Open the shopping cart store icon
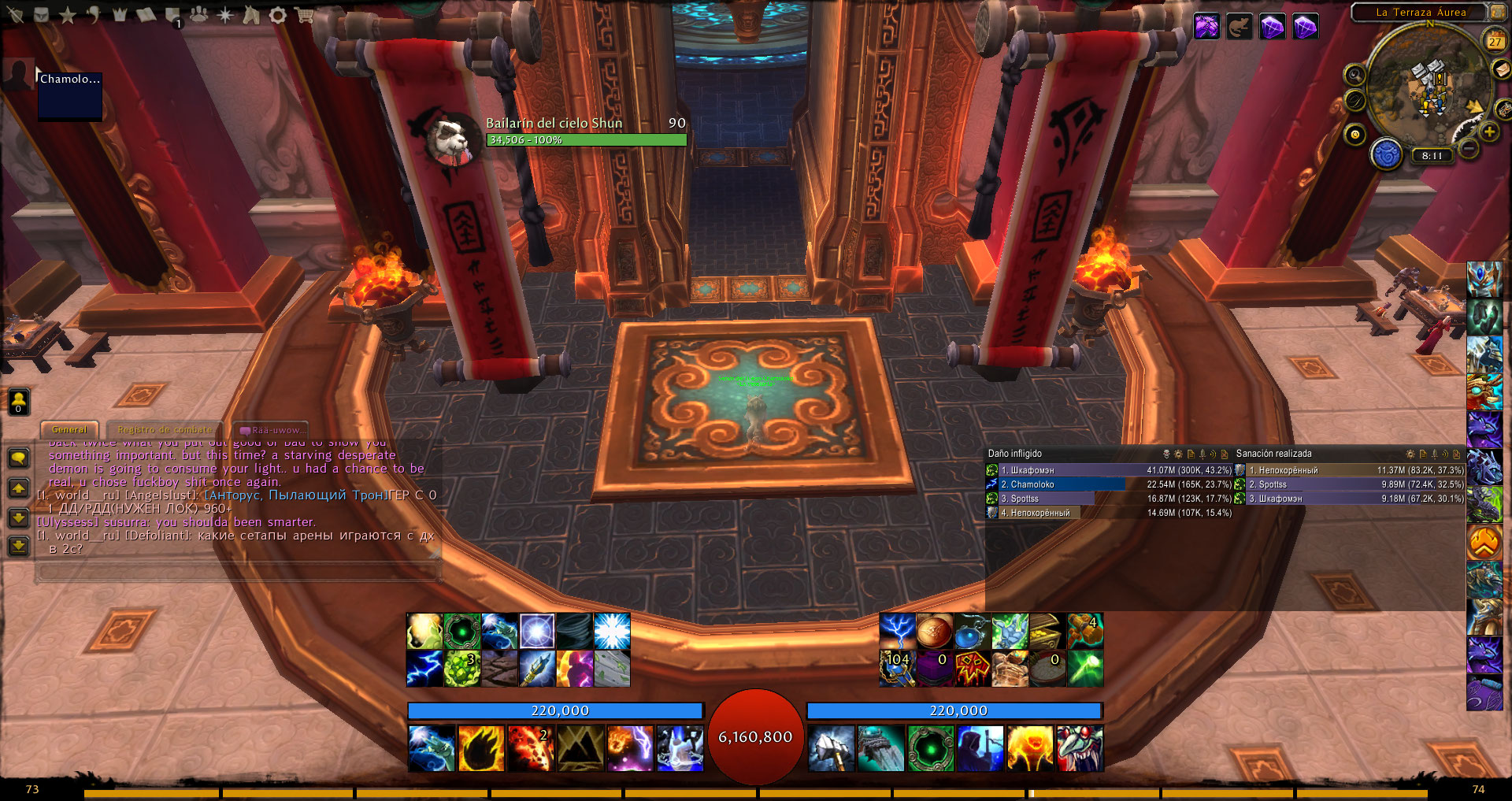Screen dimensions: 1512x801 click(x=304, y=15)
